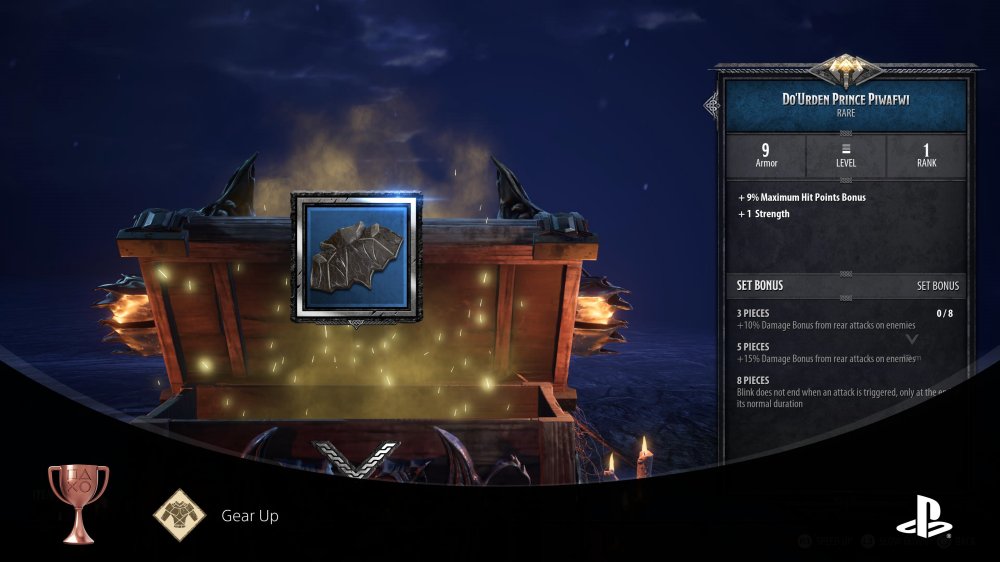
Task: Select the Do'Urden Prince Piwafwi loot item tile
Action: (354, 257)
